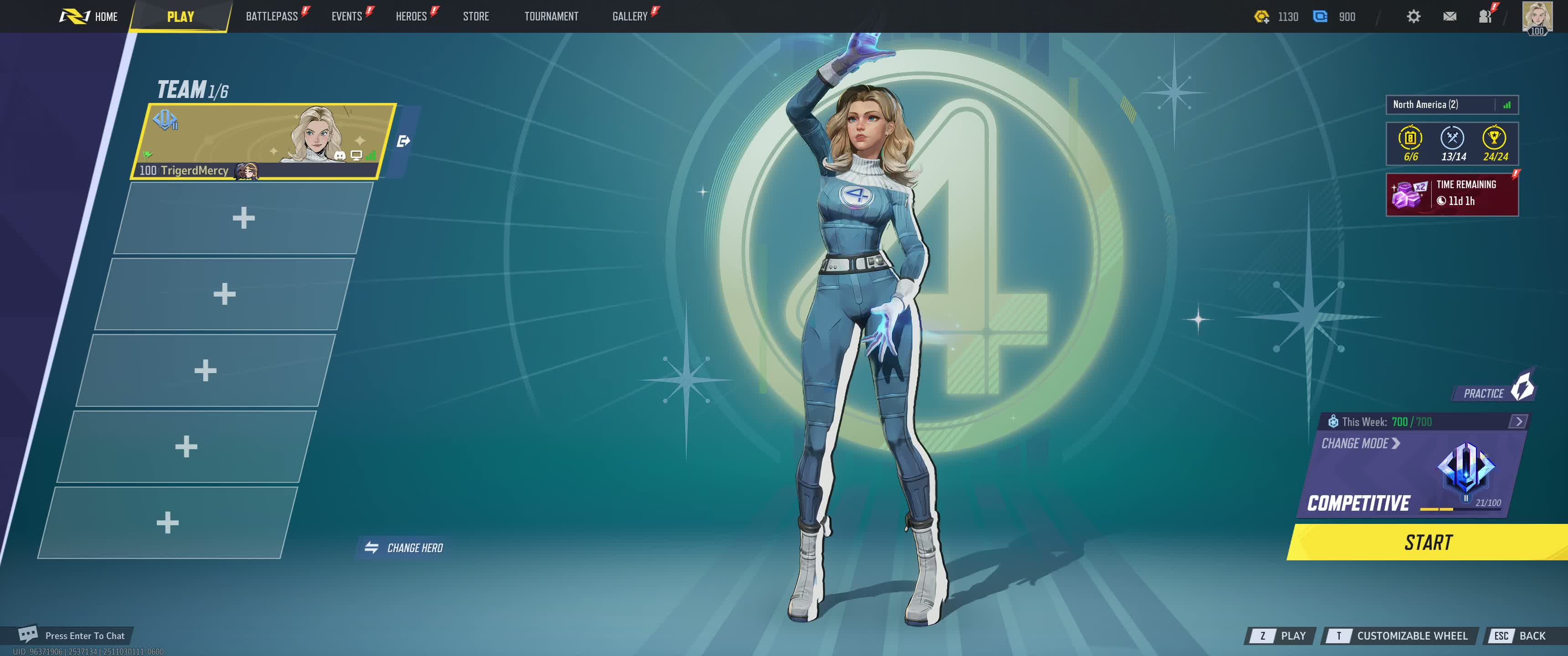1568x656 pixels.
Task: Open the friends list icon
Action: coord(1485,16)
